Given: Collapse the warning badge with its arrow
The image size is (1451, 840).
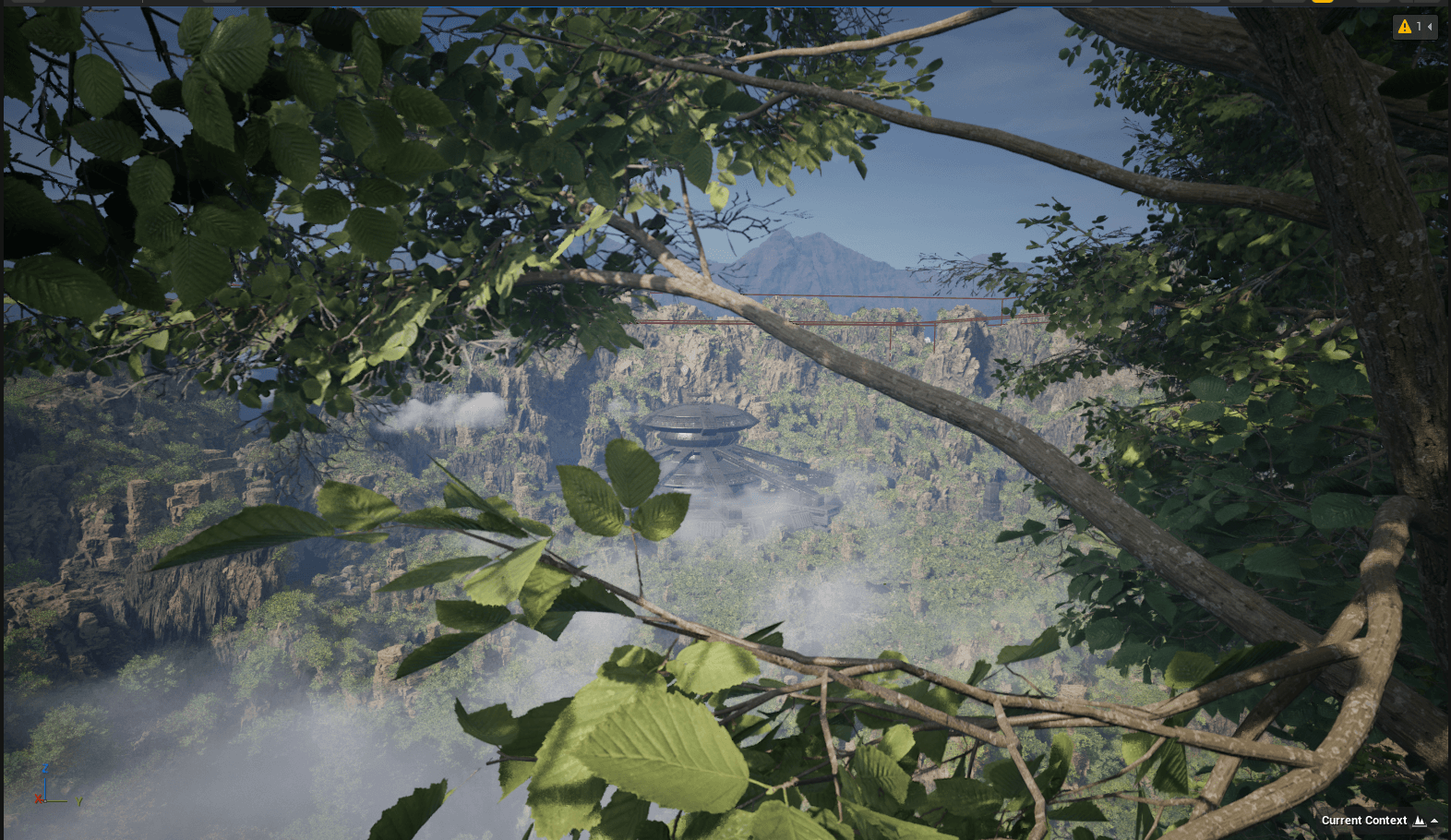Looking at the screenshot, I should click(x=1429, y=27).
